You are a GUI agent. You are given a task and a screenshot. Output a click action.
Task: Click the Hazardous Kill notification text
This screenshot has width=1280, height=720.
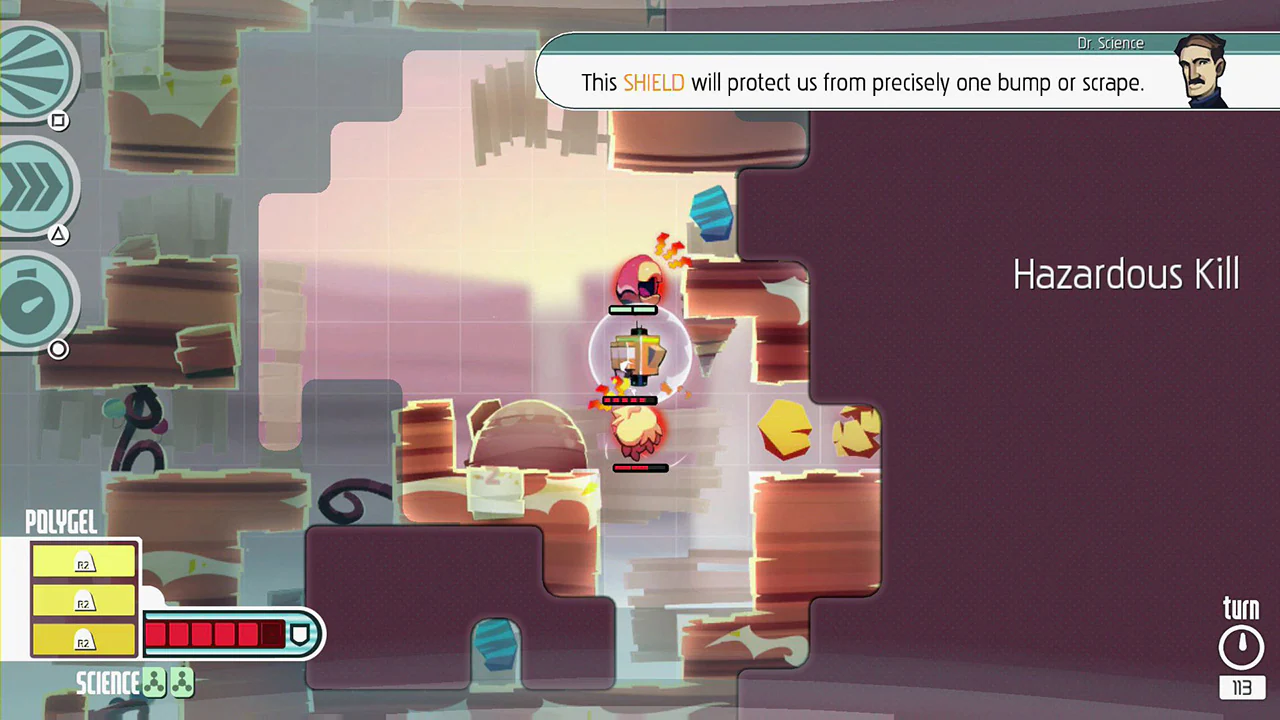click(x=1126, y=274)
